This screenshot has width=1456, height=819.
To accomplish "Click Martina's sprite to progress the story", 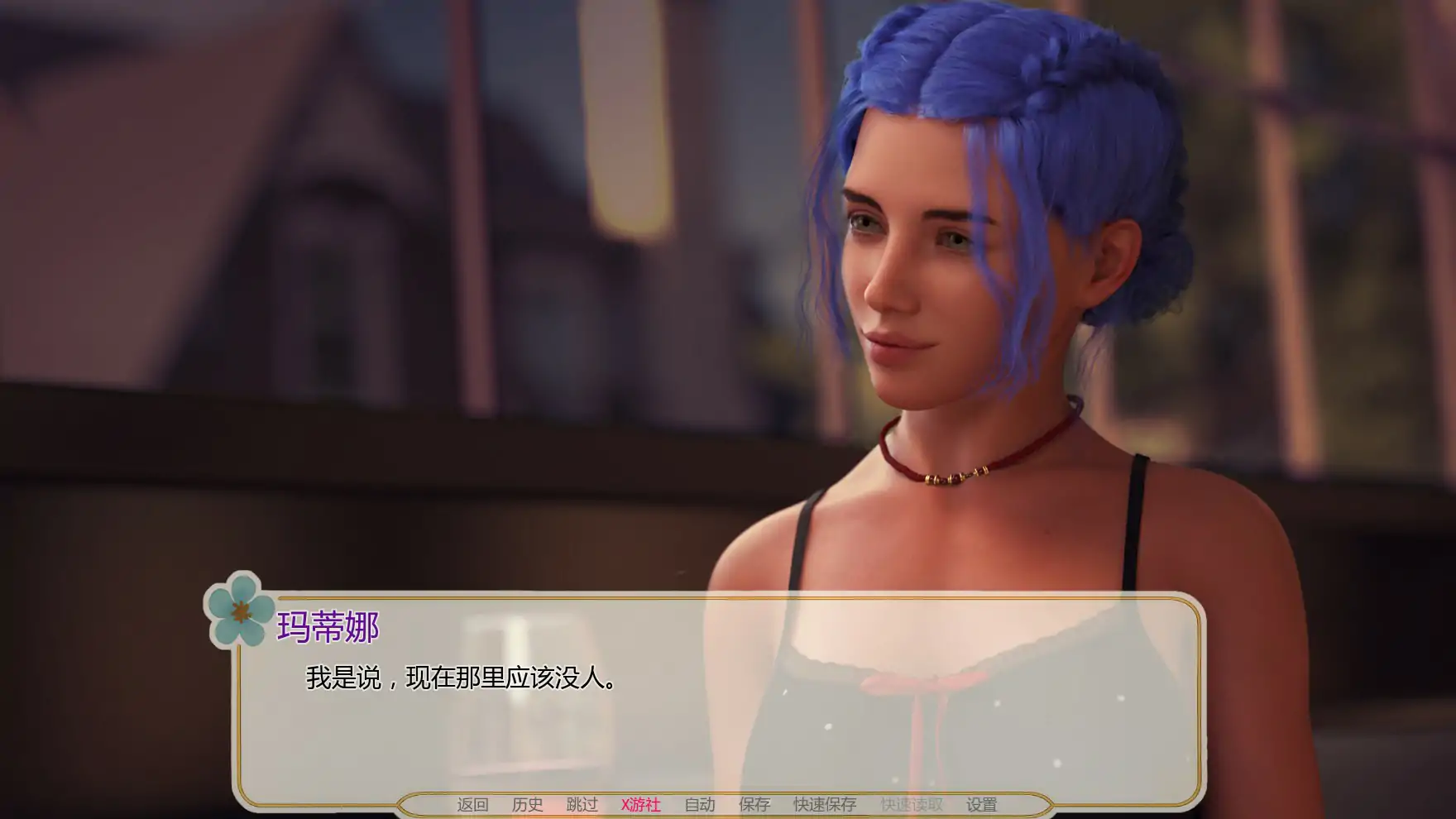I will click(951, 455).
